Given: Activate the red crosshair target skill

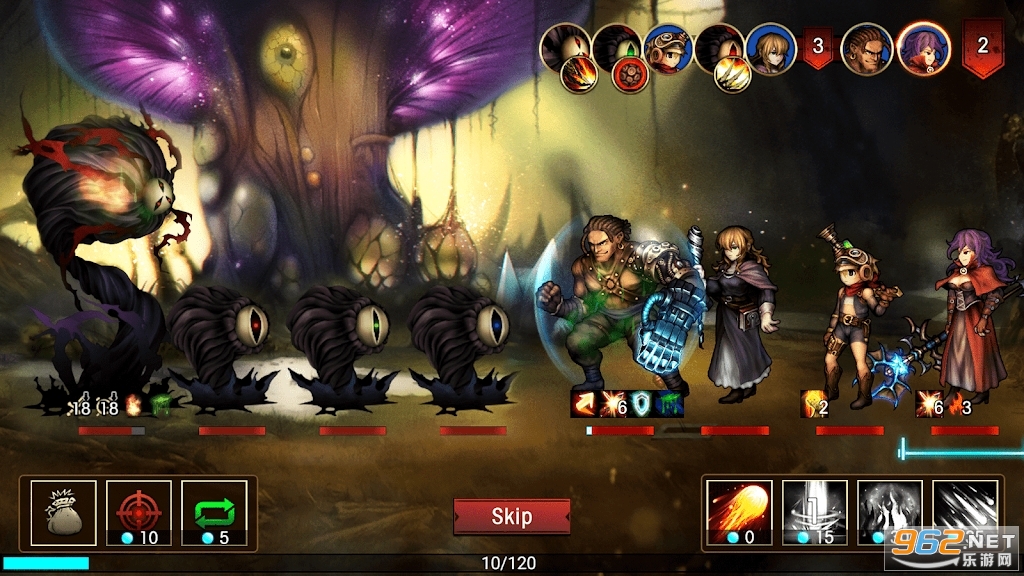Looking at the screenshot, I should coord(139,513).
